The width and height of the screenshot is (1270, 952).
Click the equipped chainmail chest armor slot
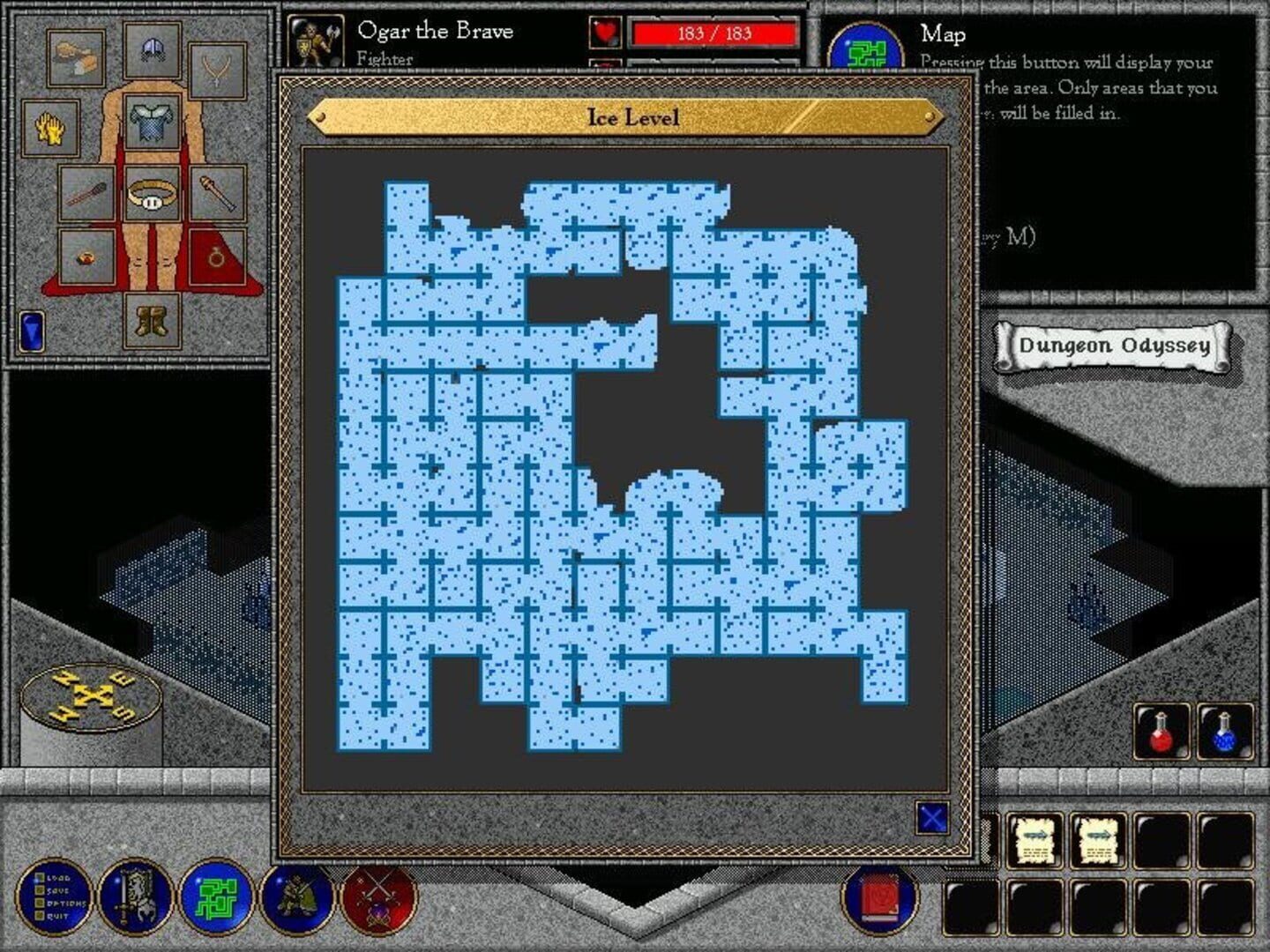153,123
